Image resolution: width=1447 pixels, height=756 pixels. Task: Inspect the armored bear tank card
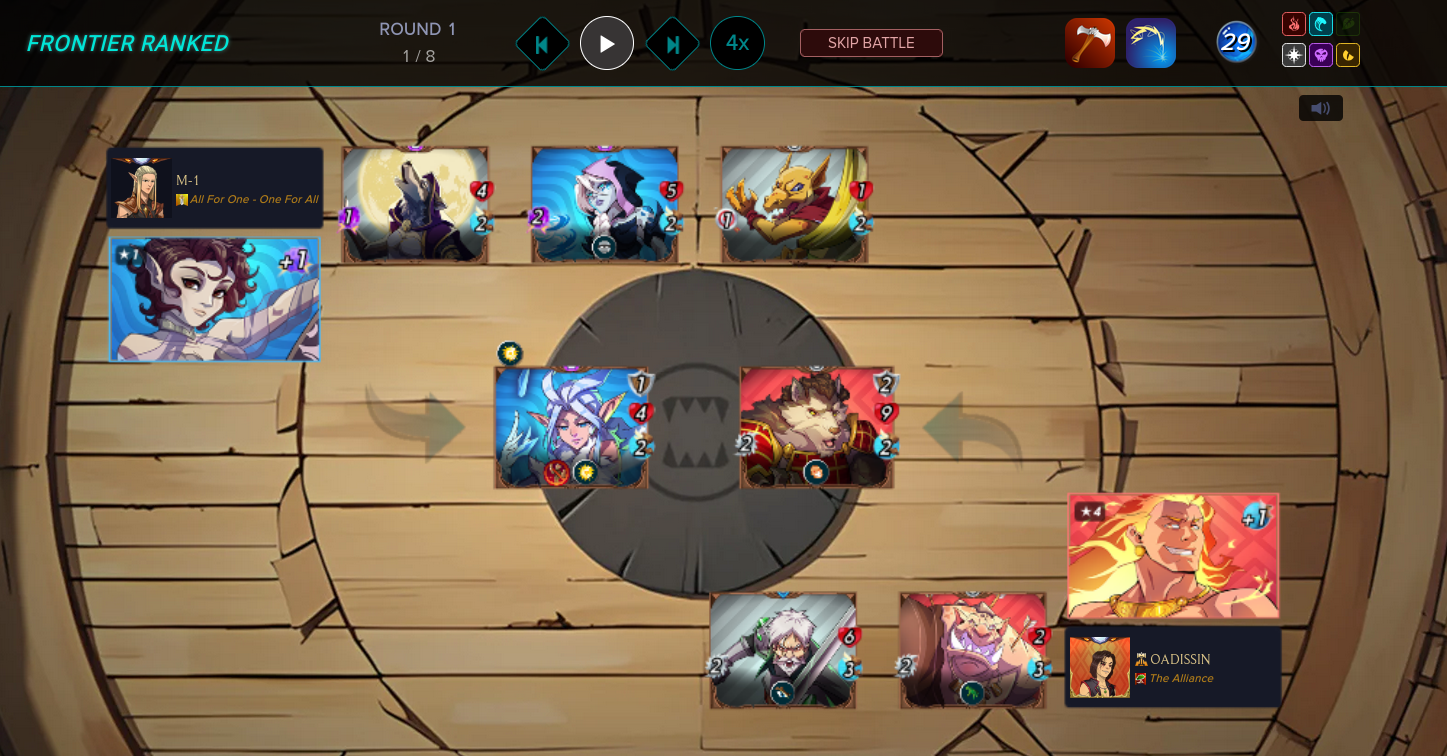pos(816,428)
